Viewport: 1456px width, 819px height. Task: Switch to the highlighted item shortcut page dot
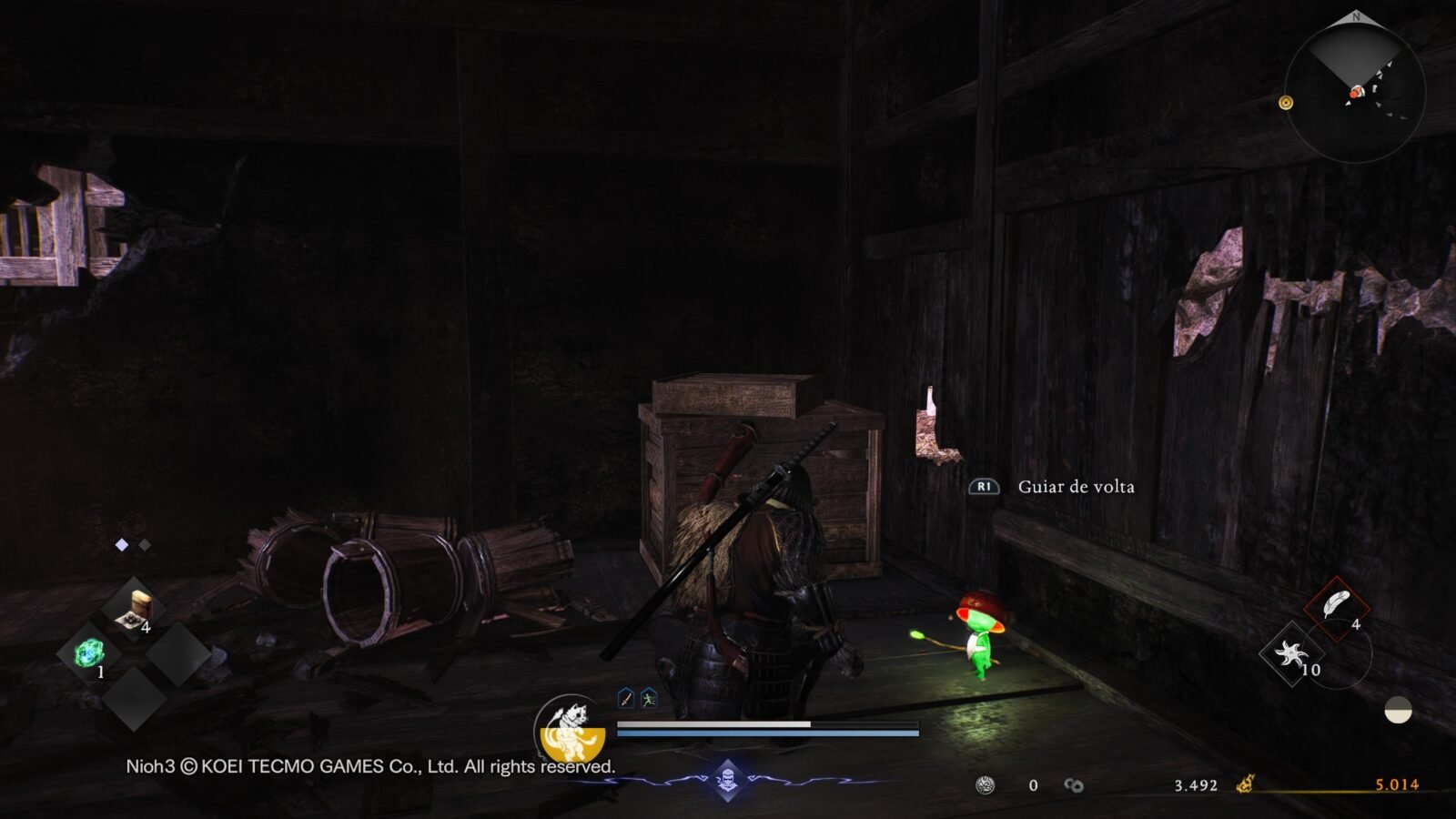[122, 545]
